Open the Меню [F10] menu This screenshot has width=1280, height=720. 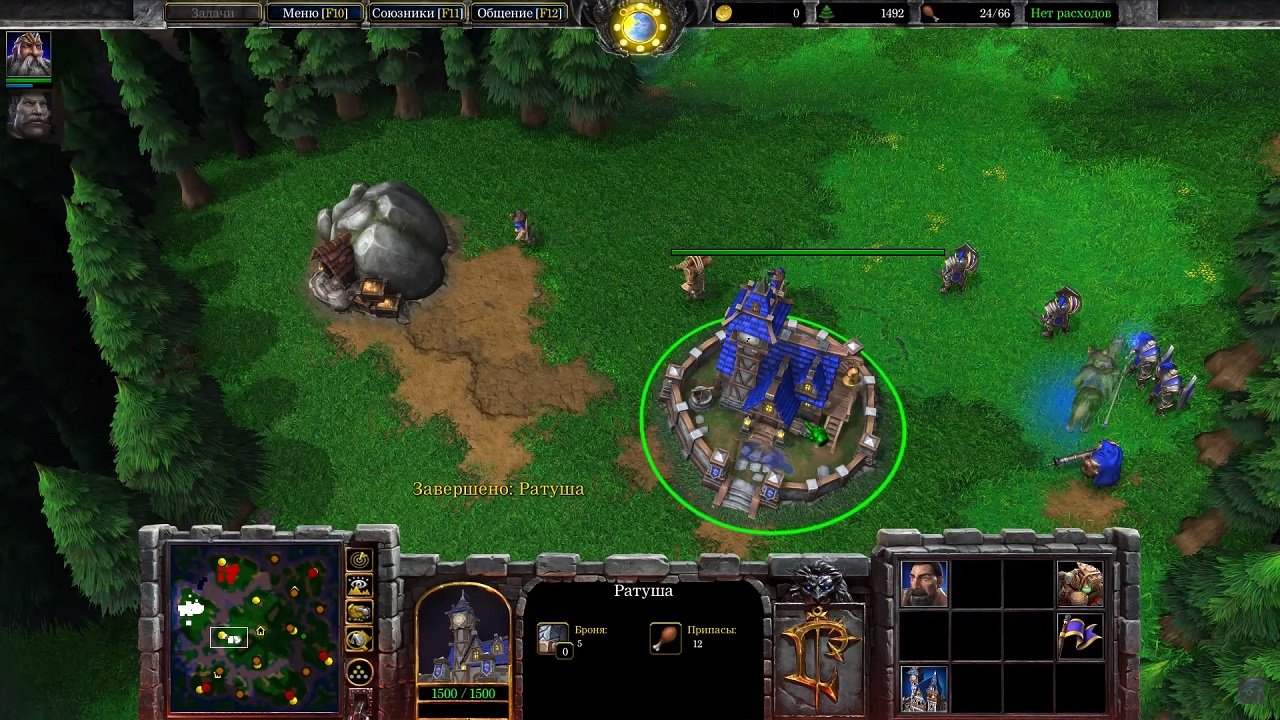tap(318, 13)
